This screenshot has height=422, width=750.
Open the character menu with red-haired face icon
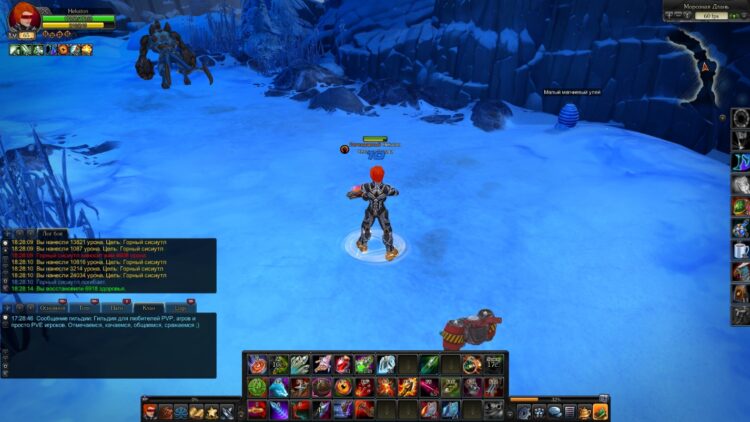coord(150,411)
